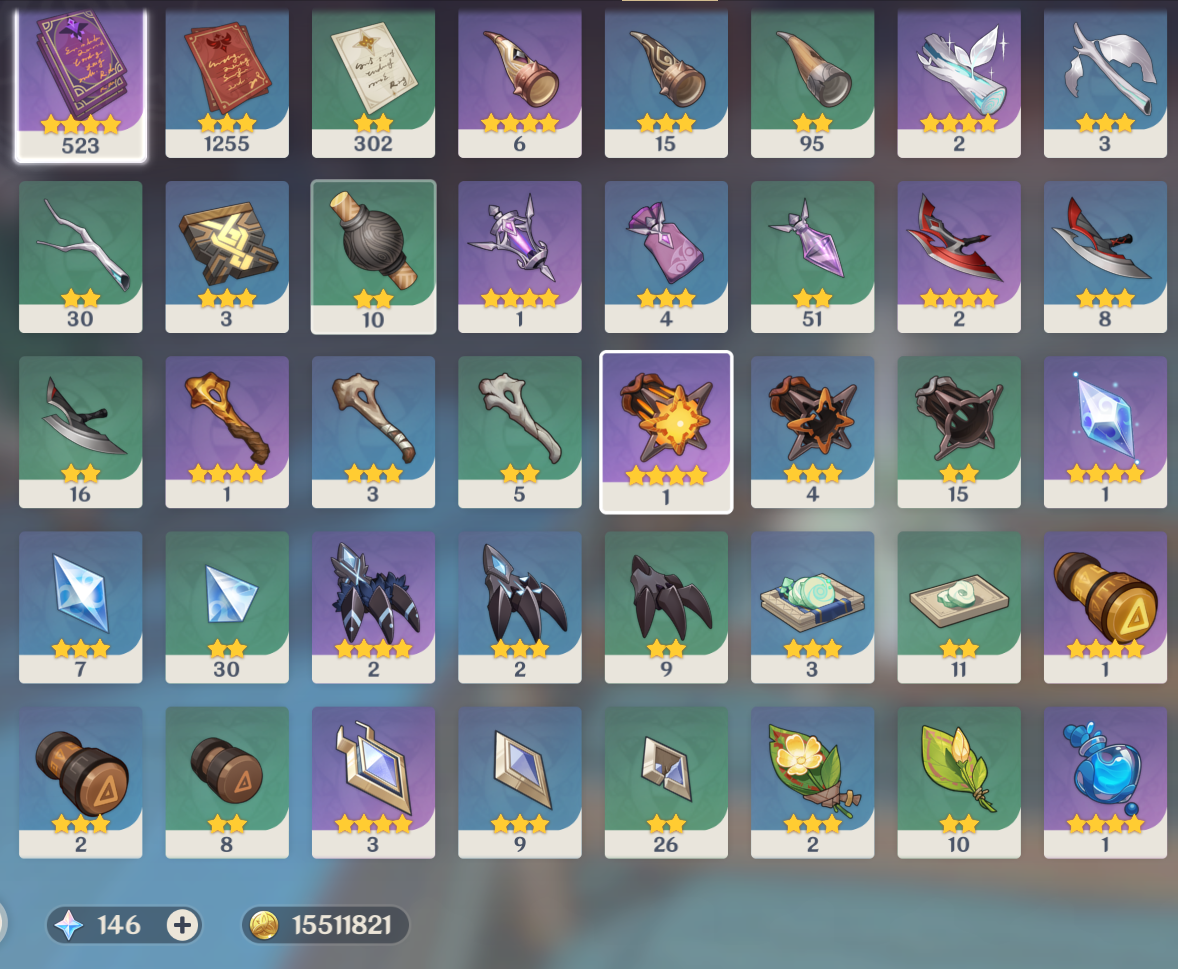Pick the yellow flower bouquet item
This screenshot has width=1178, height=969.
[812, 780]
